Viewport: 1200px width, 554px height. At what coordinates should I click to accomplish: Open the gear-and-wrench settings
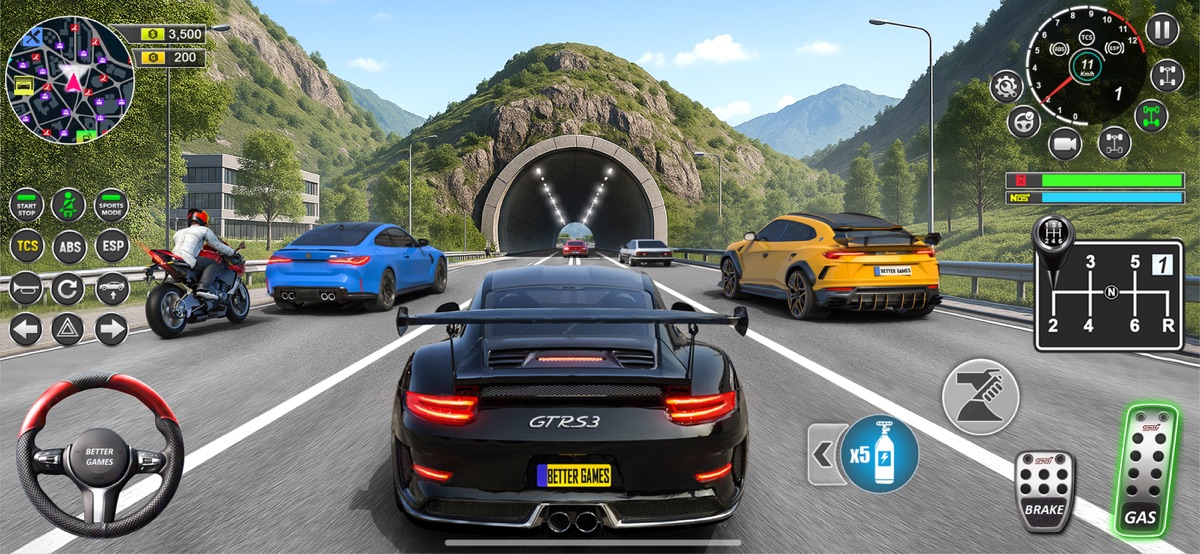tap(1005, 86)
